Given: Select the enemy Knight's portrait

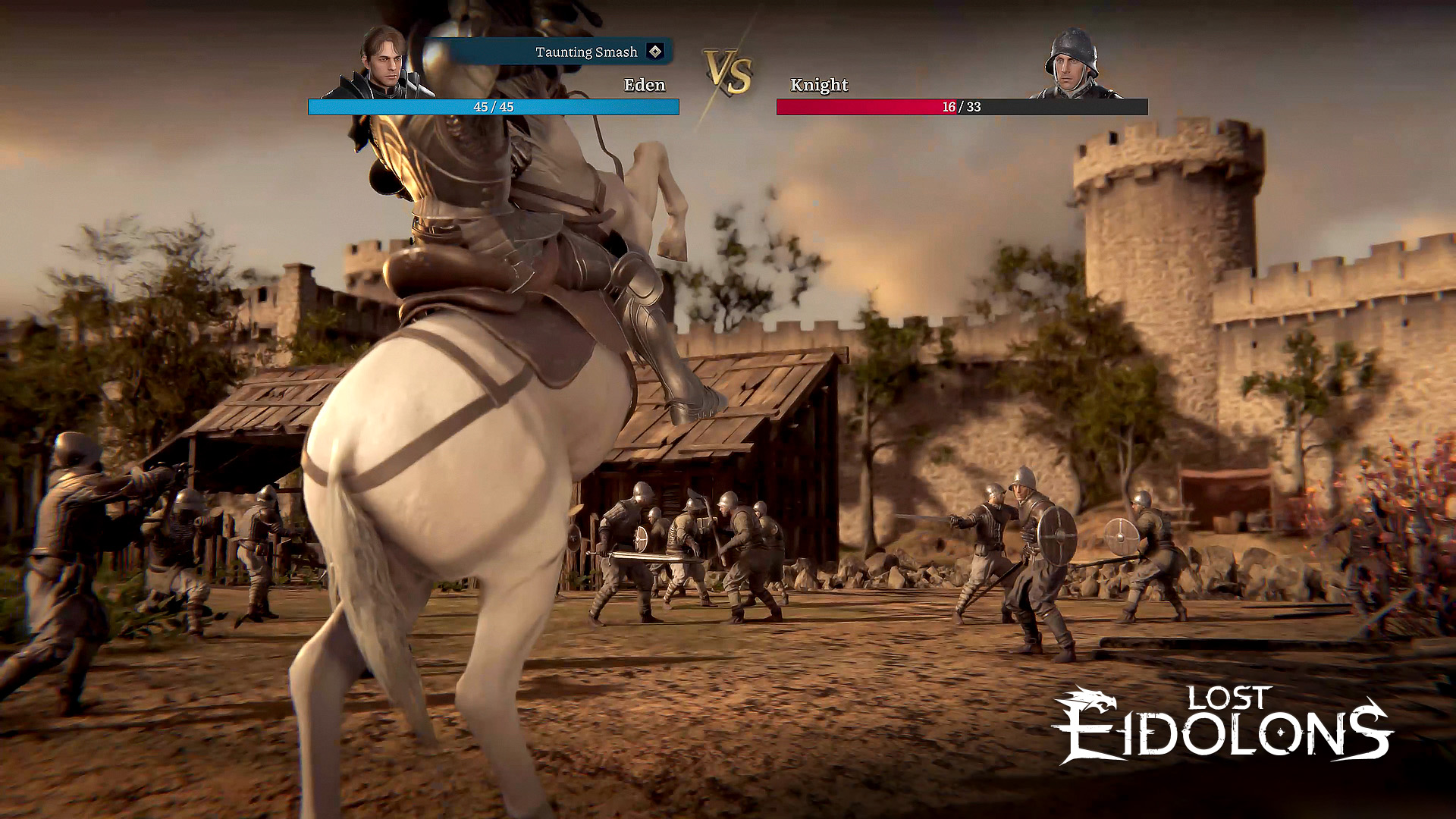Looking at the screenshot, I should point(1072,64).
